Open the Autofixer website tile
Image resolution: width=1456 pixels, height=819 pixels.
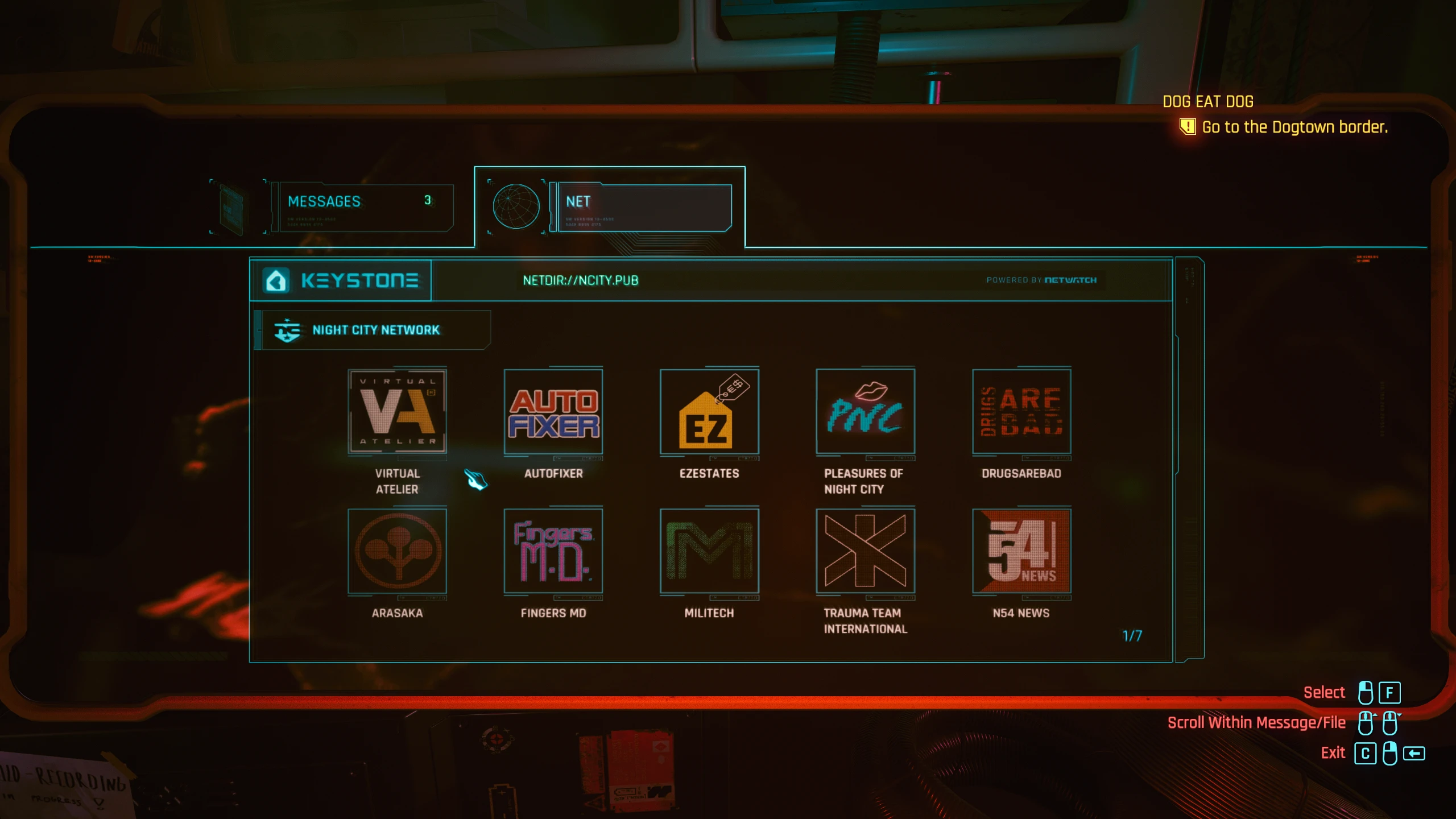[553, 412]
